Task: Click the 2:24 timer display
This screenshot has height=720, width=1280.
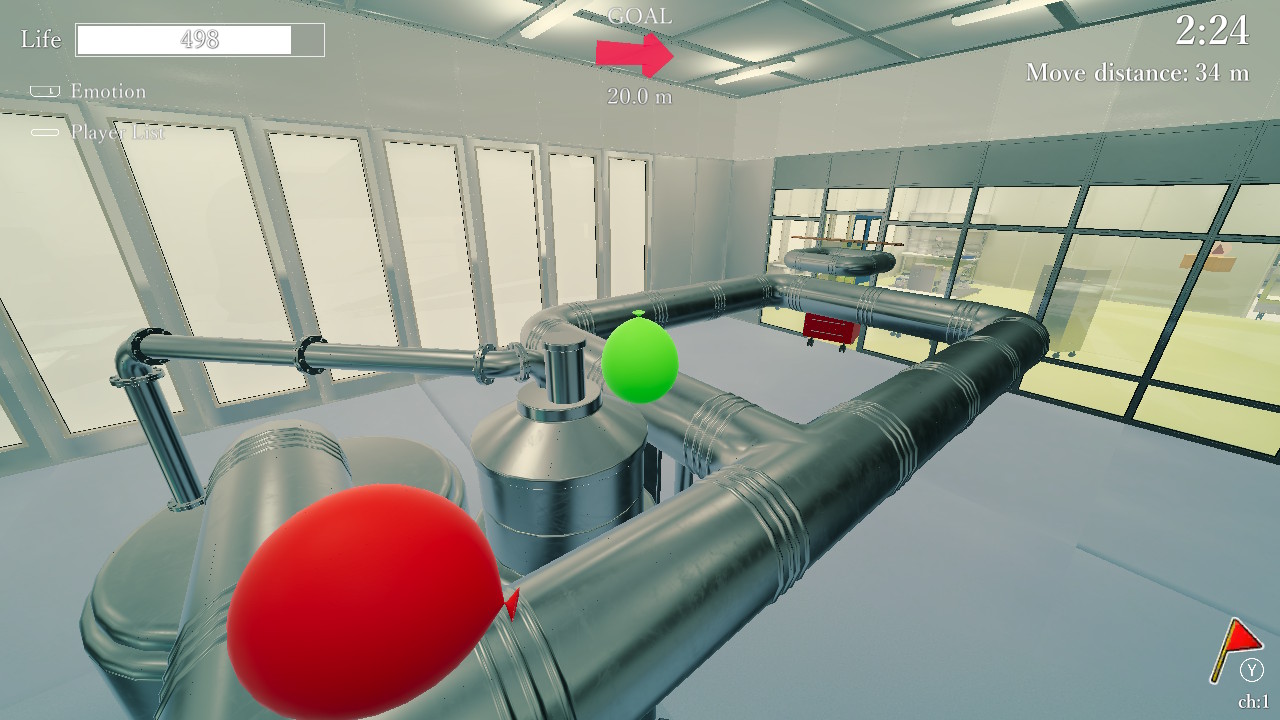Action: [1212, 31]
